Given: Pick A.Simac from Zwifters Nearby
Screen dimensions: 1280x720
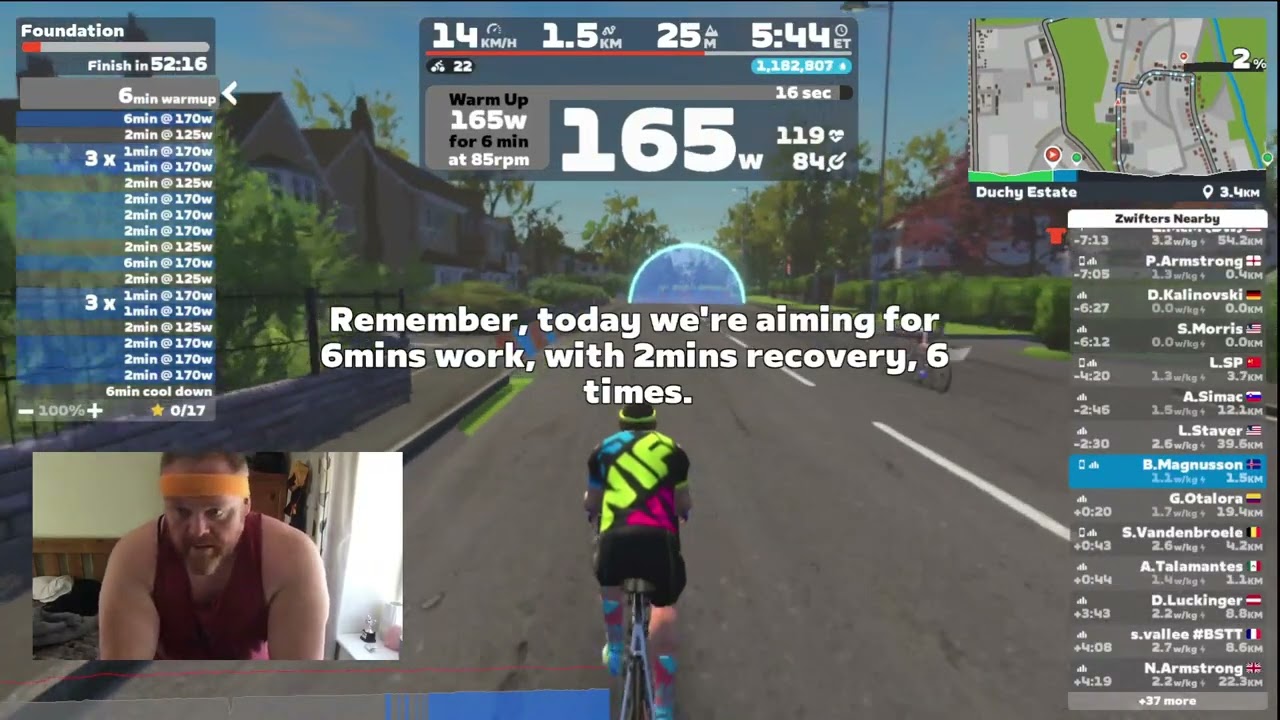Looking at the screenshot, I should point(1167,403).
